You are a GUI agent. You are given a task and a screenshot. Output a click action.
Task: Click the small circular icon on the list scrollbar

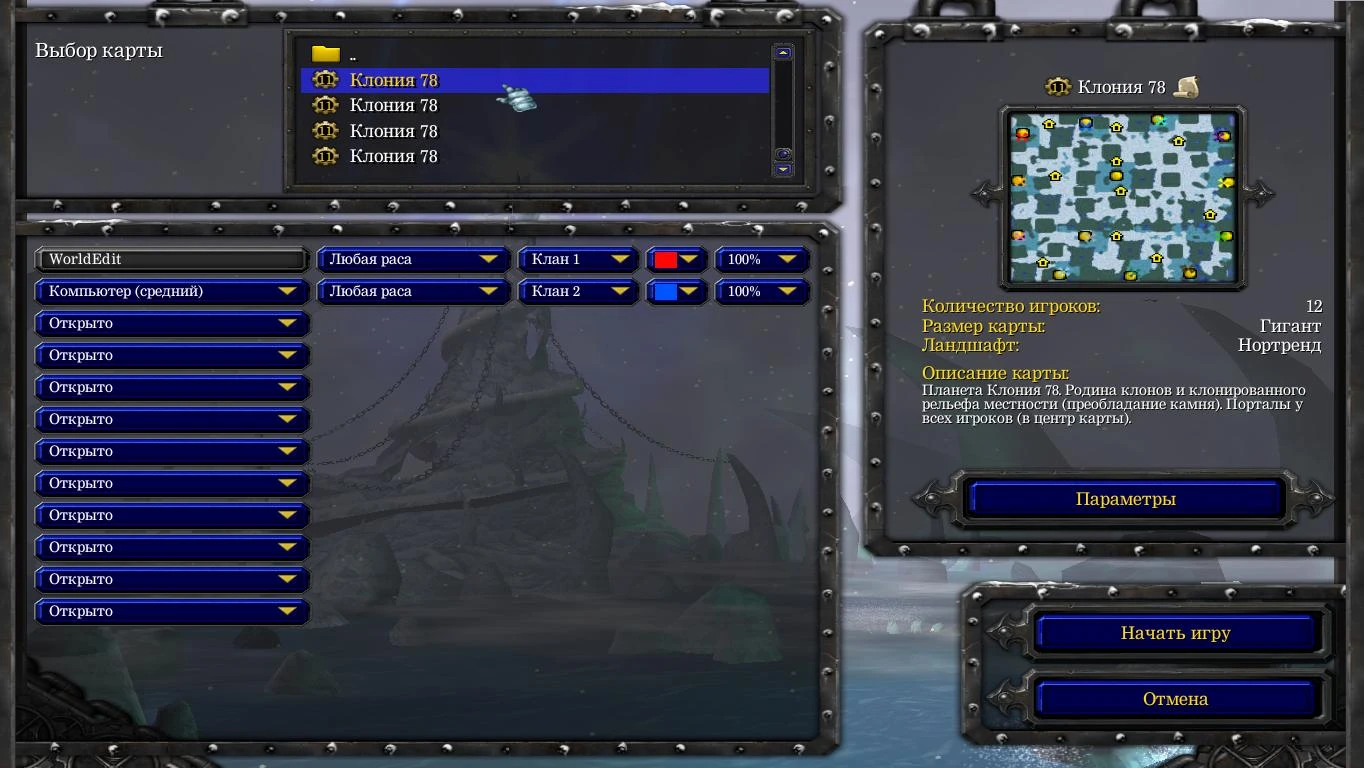[x=783, y=152]
